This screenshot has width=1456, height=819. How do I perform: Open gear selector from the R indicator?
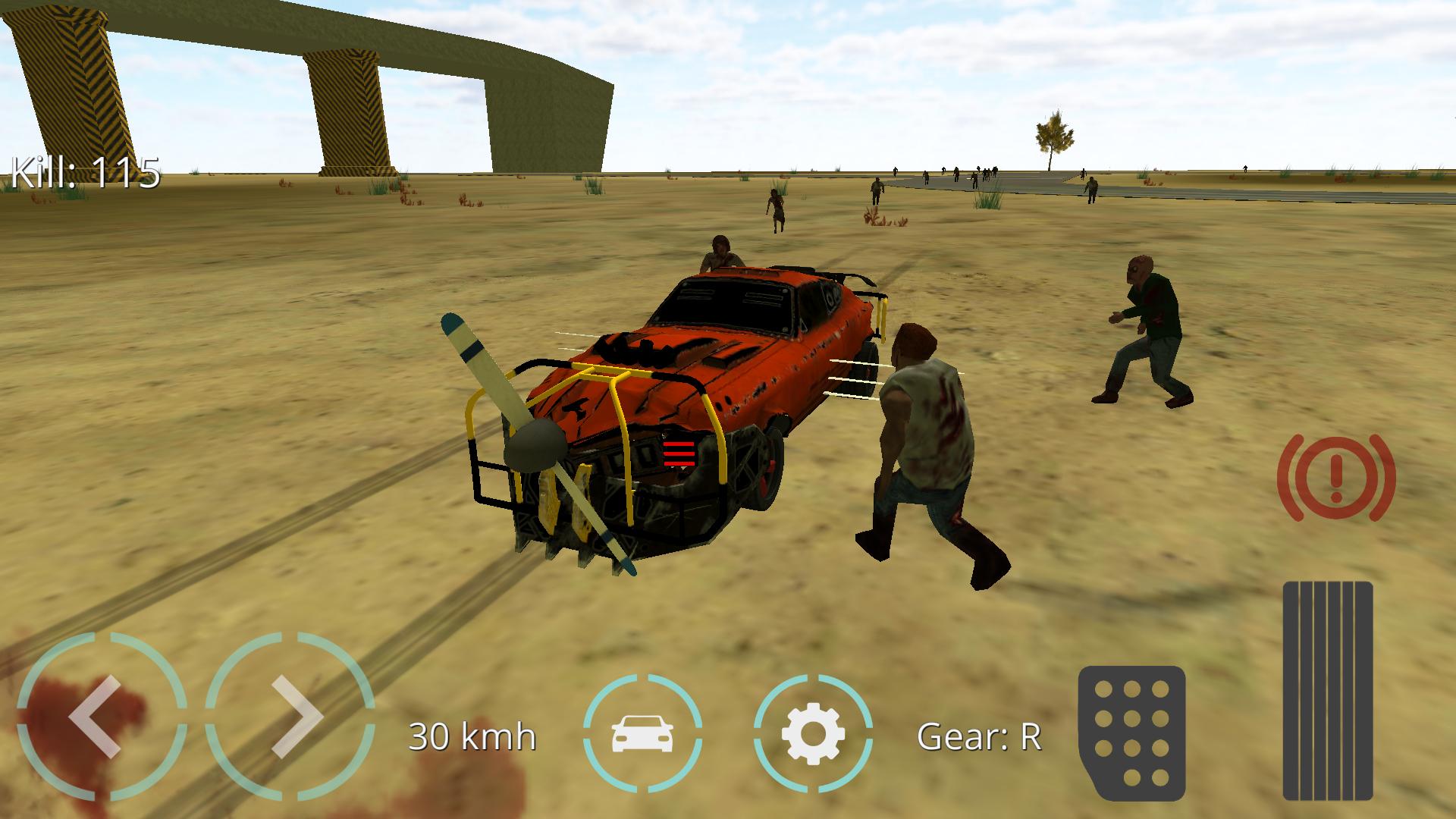click(980, 734)
